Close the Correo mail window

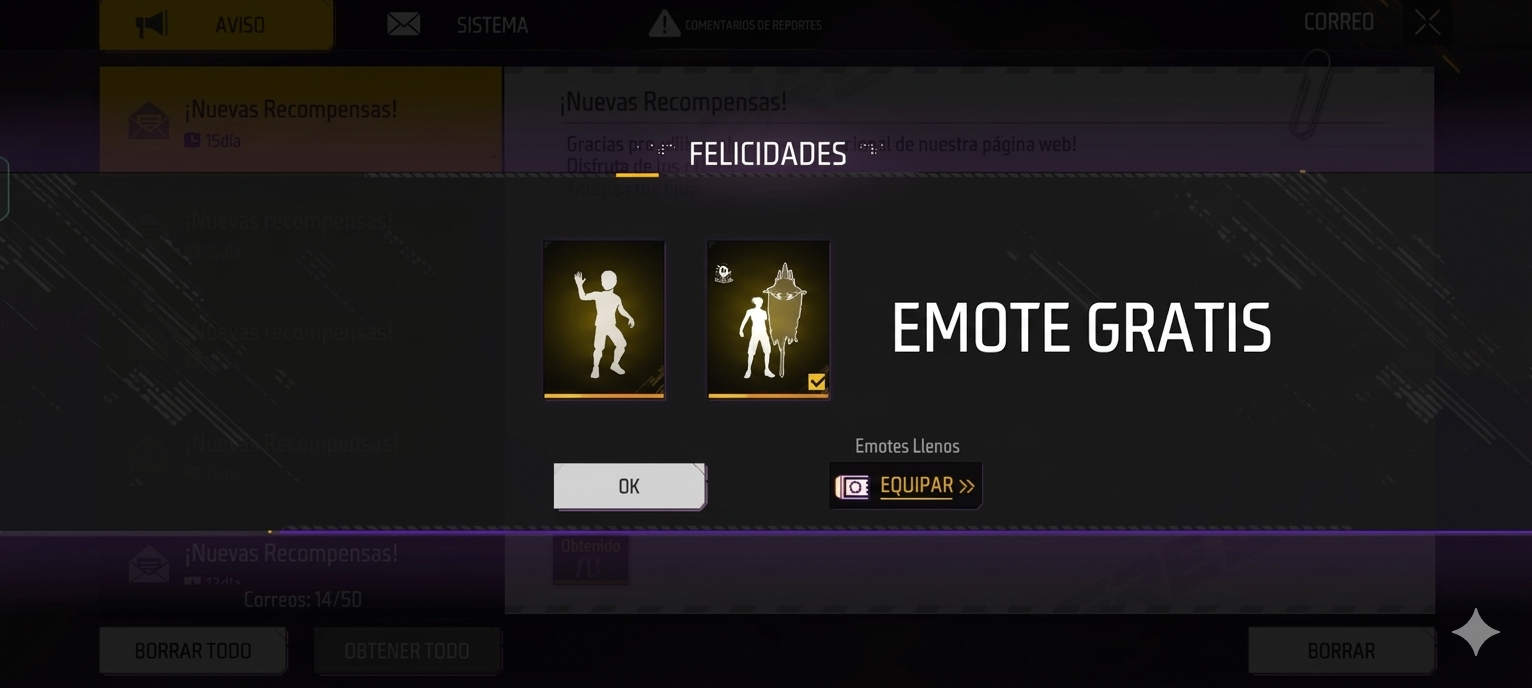coord(1427,22)
